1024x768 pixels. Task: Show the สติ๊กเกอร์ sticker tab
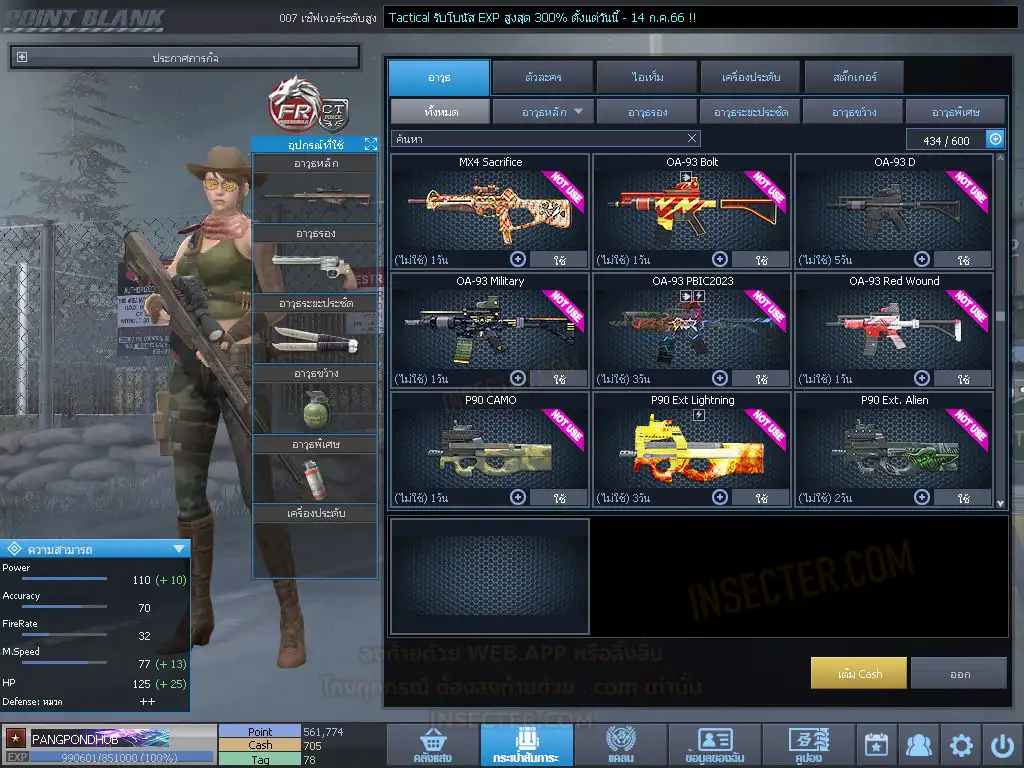[854, 77]
